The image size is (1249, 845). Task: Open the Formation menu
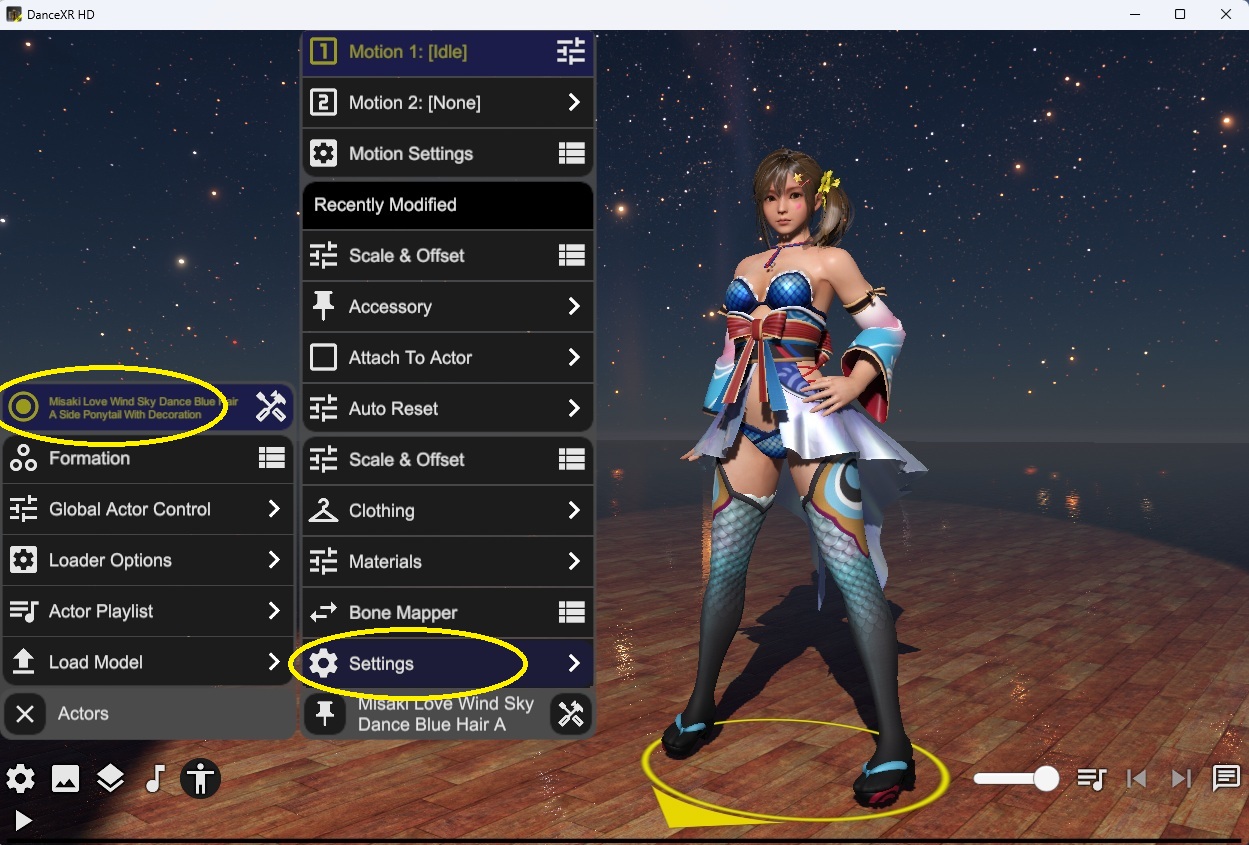[147, 459]
